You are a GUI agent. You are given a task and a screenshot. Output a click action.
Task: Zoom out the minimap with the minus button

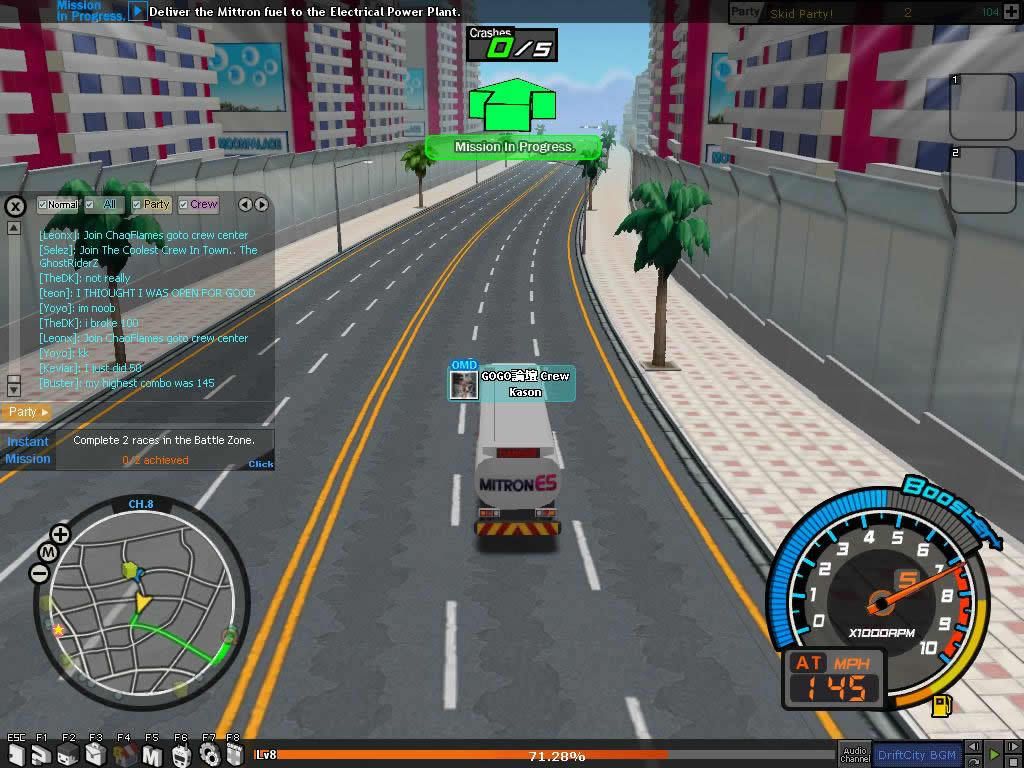40,573
